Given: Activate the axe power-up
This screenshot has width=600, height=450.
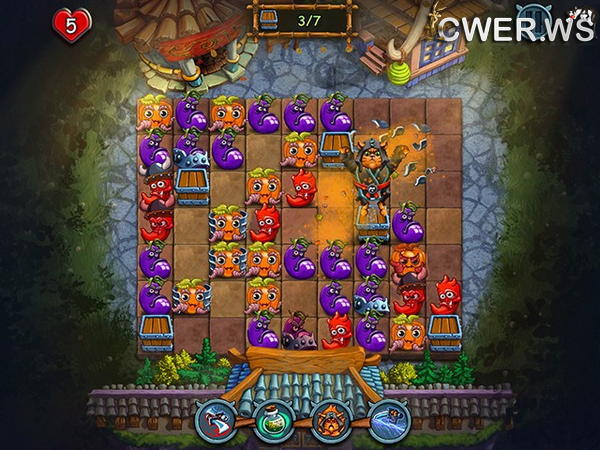Looking at the screenshot, I should pyautogui.click(x=216, y=419).
